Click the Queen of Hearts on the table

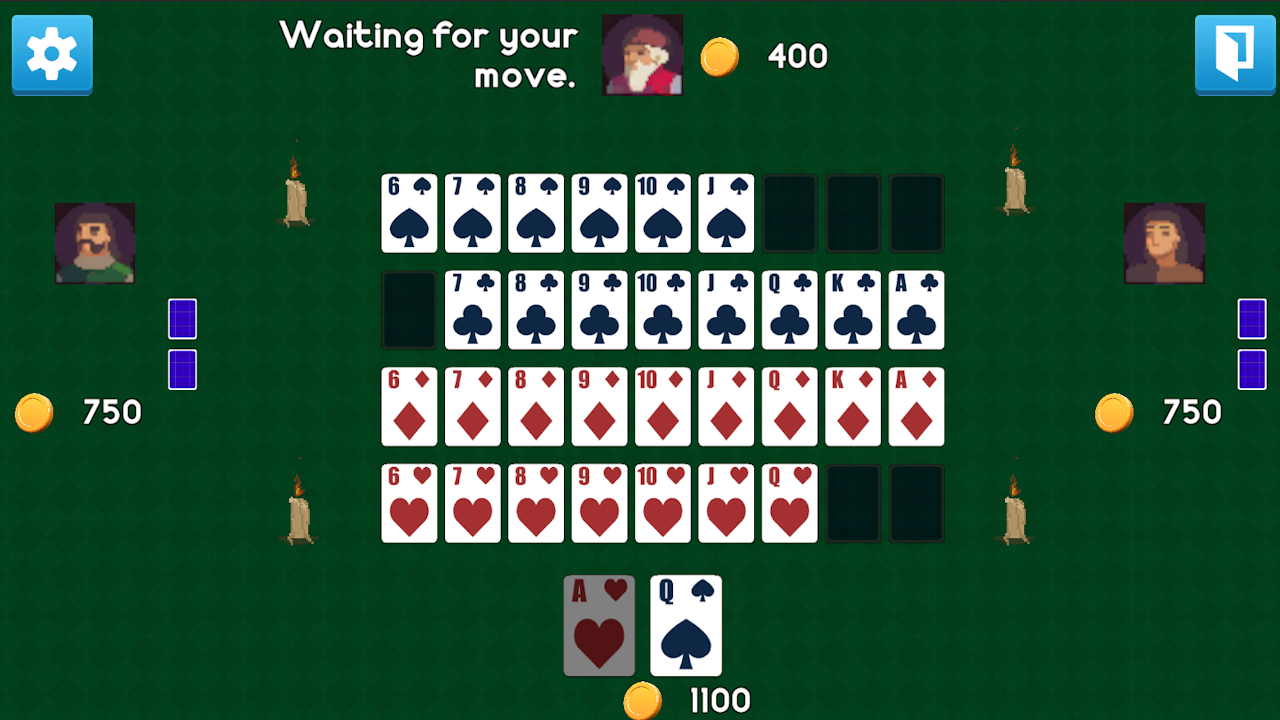tap(789, 503)
